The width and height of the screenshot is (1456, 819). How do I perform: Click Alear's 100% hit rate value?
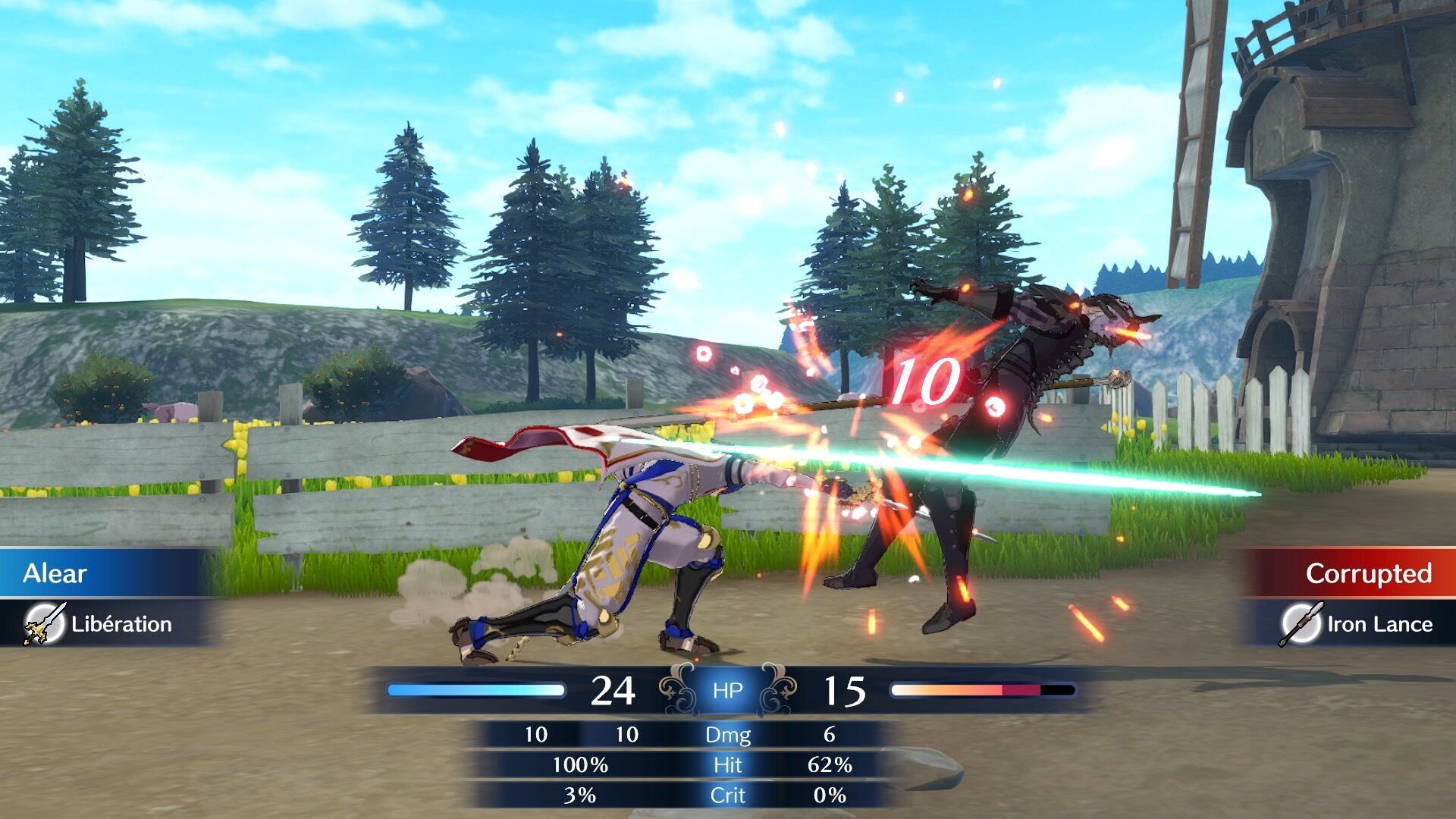tap(582, 766)
